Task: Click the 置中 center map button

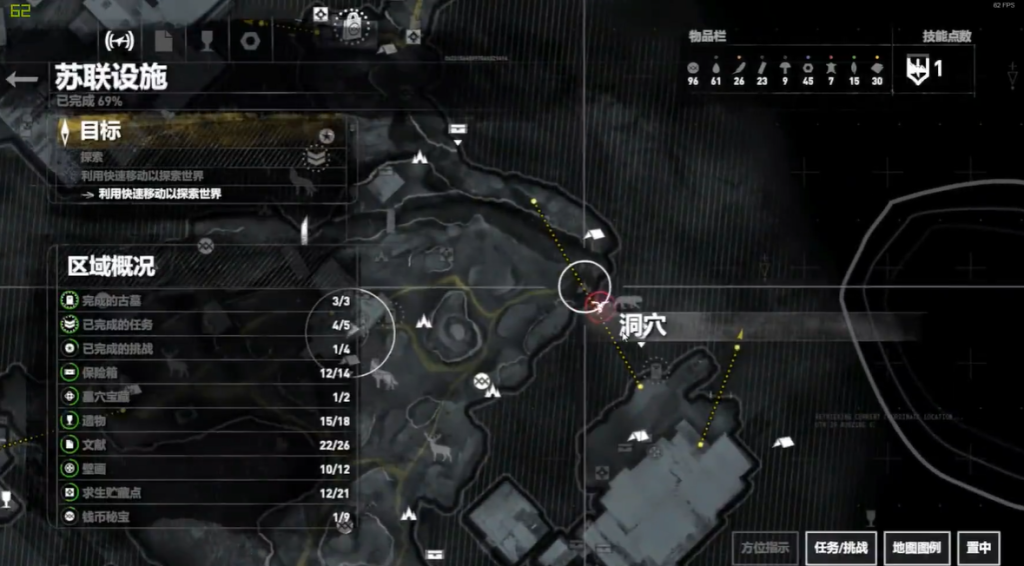Action: pyautogui.click(x=979, y=547)
